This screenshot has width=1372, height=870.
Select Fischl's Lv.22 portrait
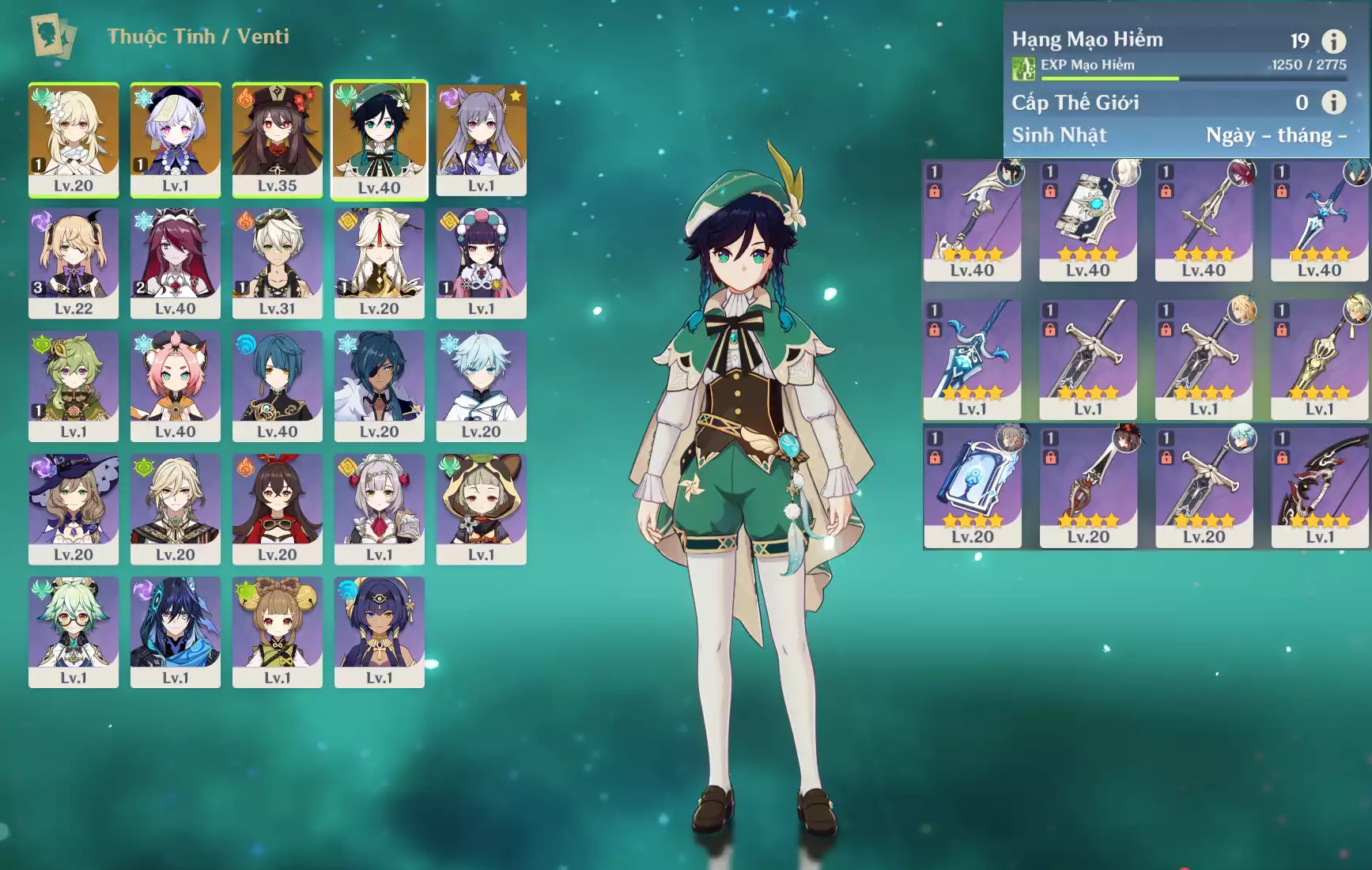[x=74, y=263]
